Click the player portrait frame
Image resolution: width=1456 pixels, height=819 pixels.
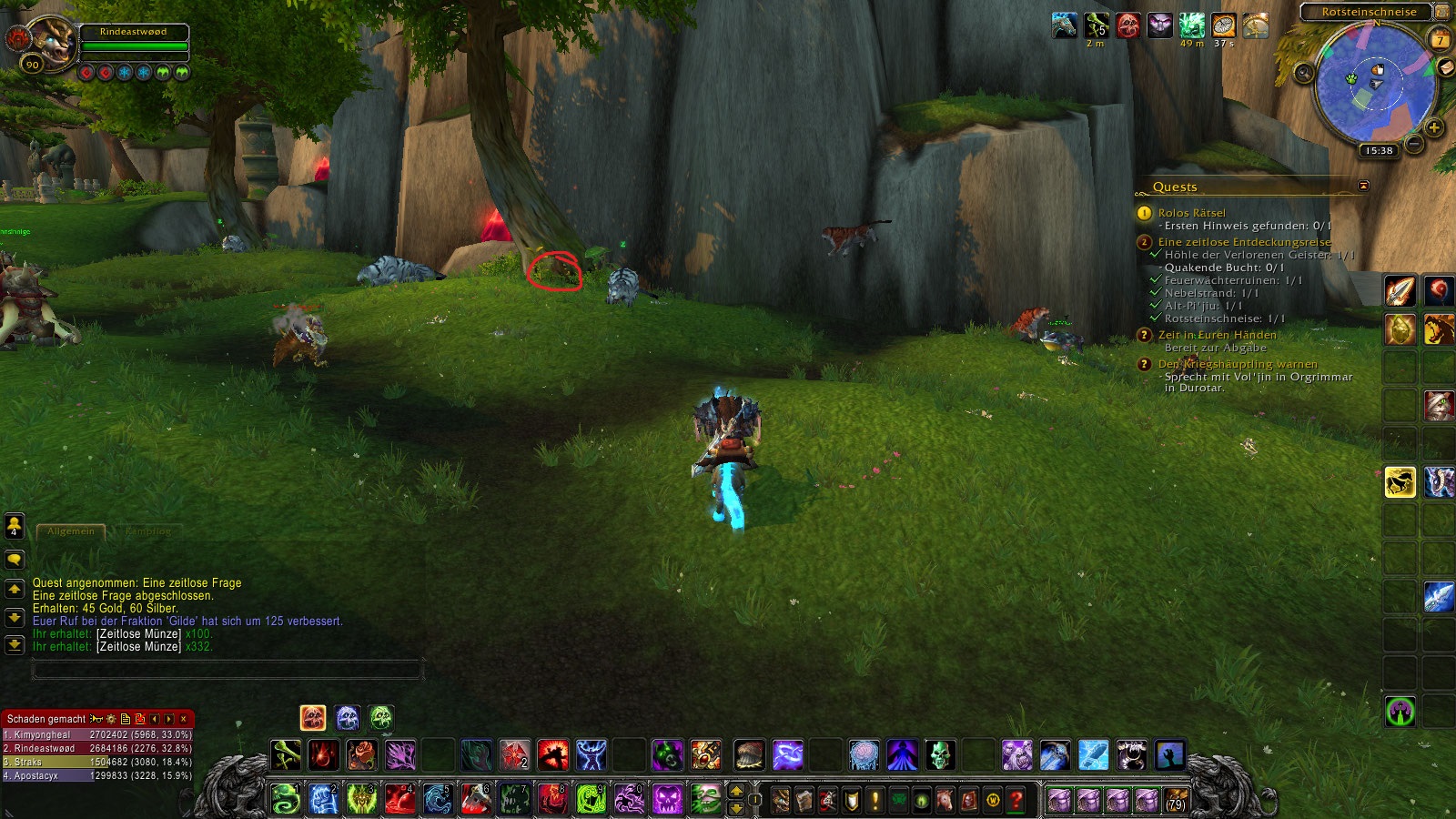(x=50, y=44)
